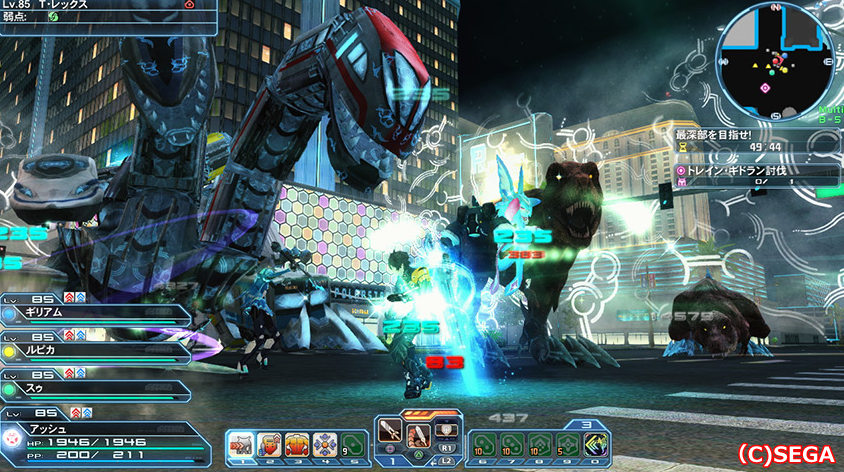Select the striped blade photon art icon
Screen dimensions: 844x472
(420, 435)
